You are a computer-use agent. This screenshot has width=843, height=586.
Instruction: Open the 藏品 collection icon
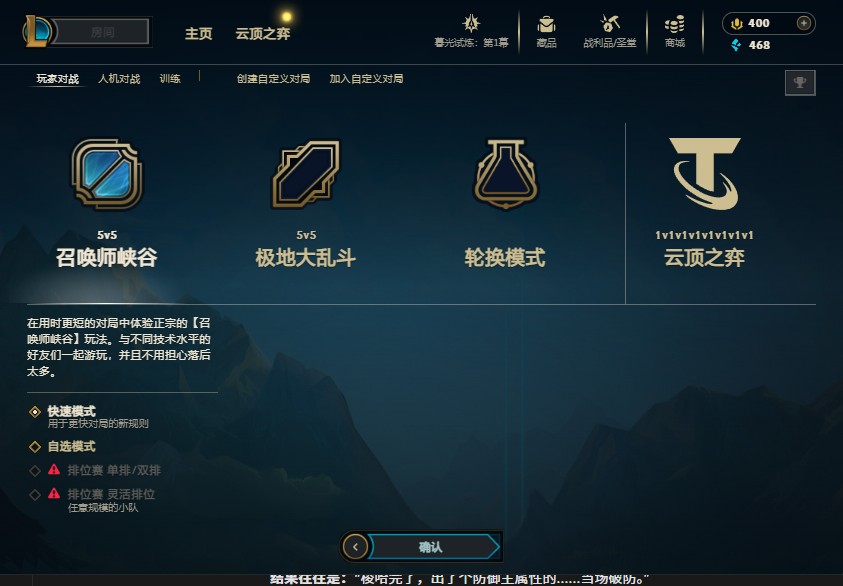click(x=546, y=30)
